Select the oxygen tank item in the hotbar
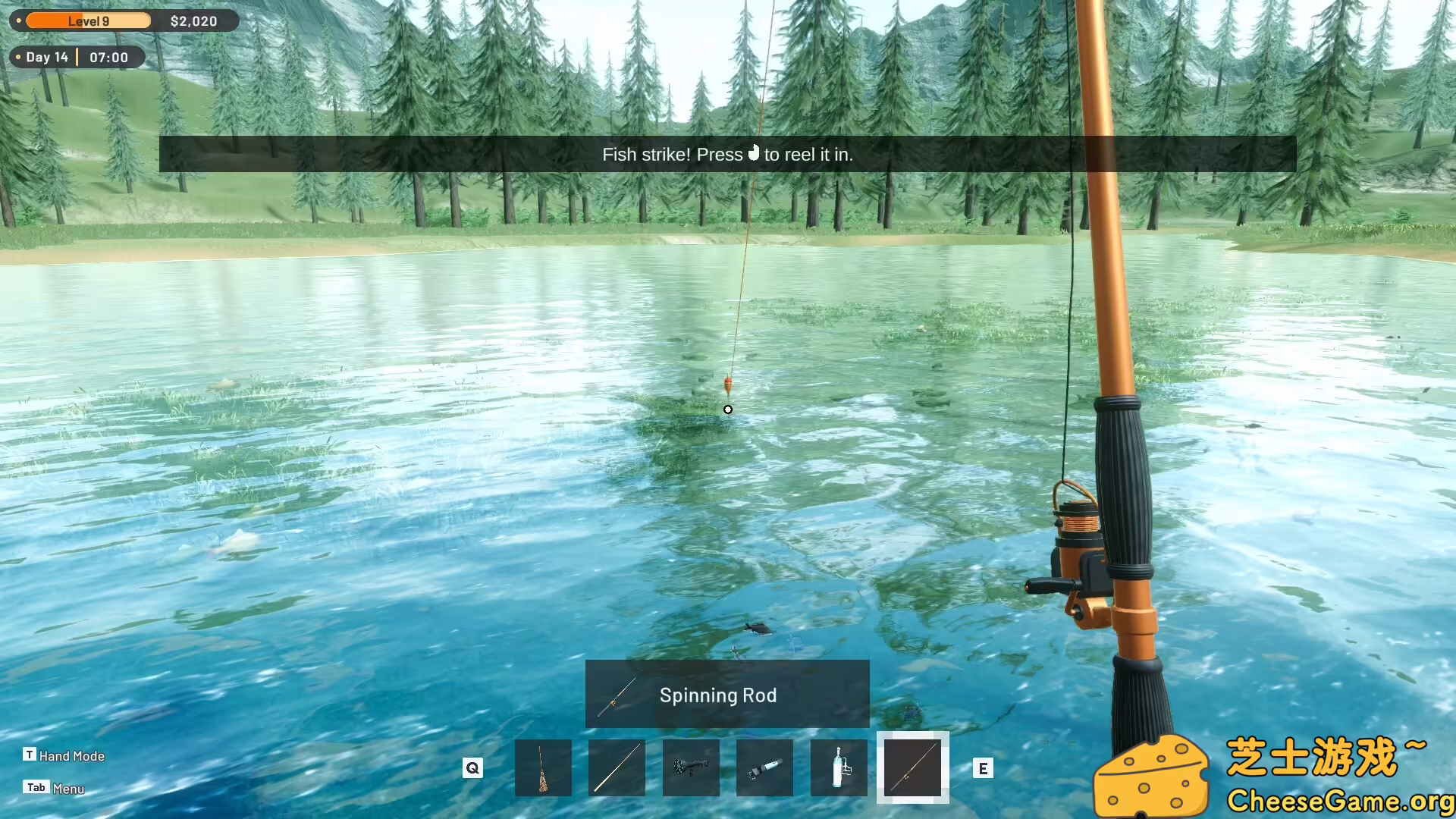 (x=839, y=767)
